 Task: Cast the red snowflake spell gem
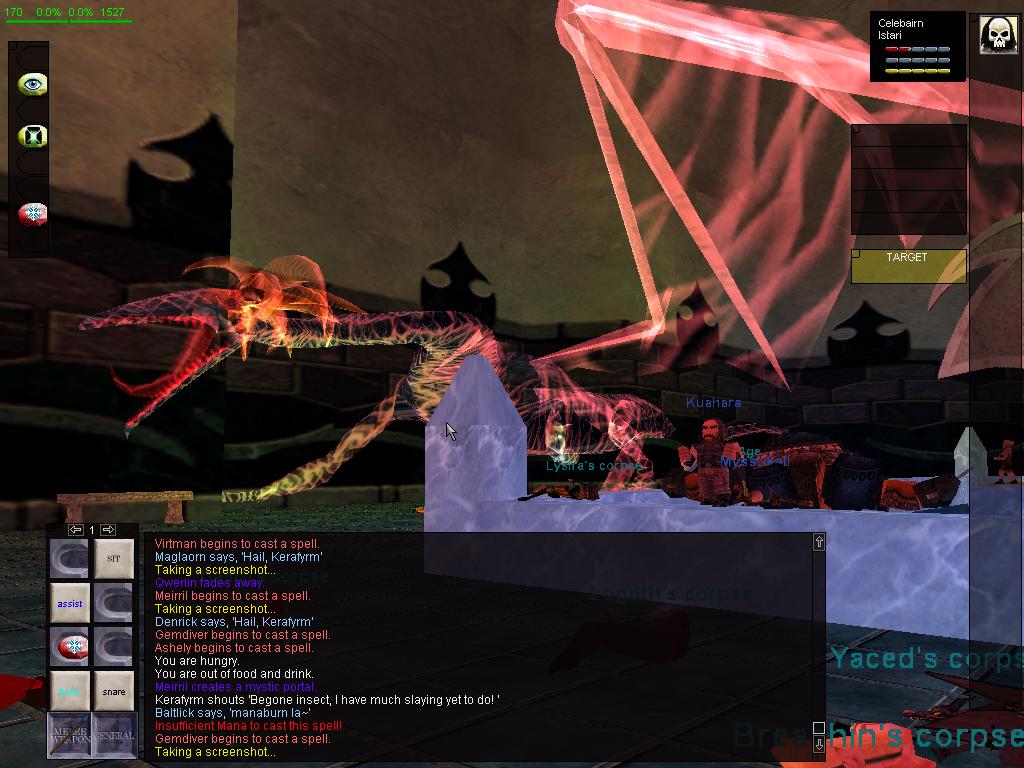click(32, 213)
